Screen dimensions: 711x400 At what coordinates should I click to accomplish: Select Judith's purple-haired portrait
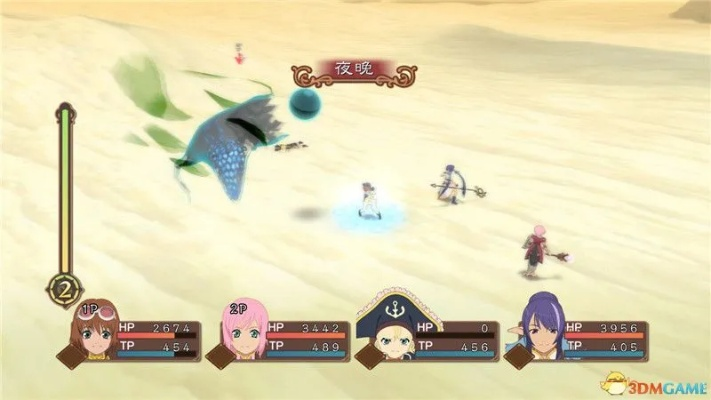point(539,330)
